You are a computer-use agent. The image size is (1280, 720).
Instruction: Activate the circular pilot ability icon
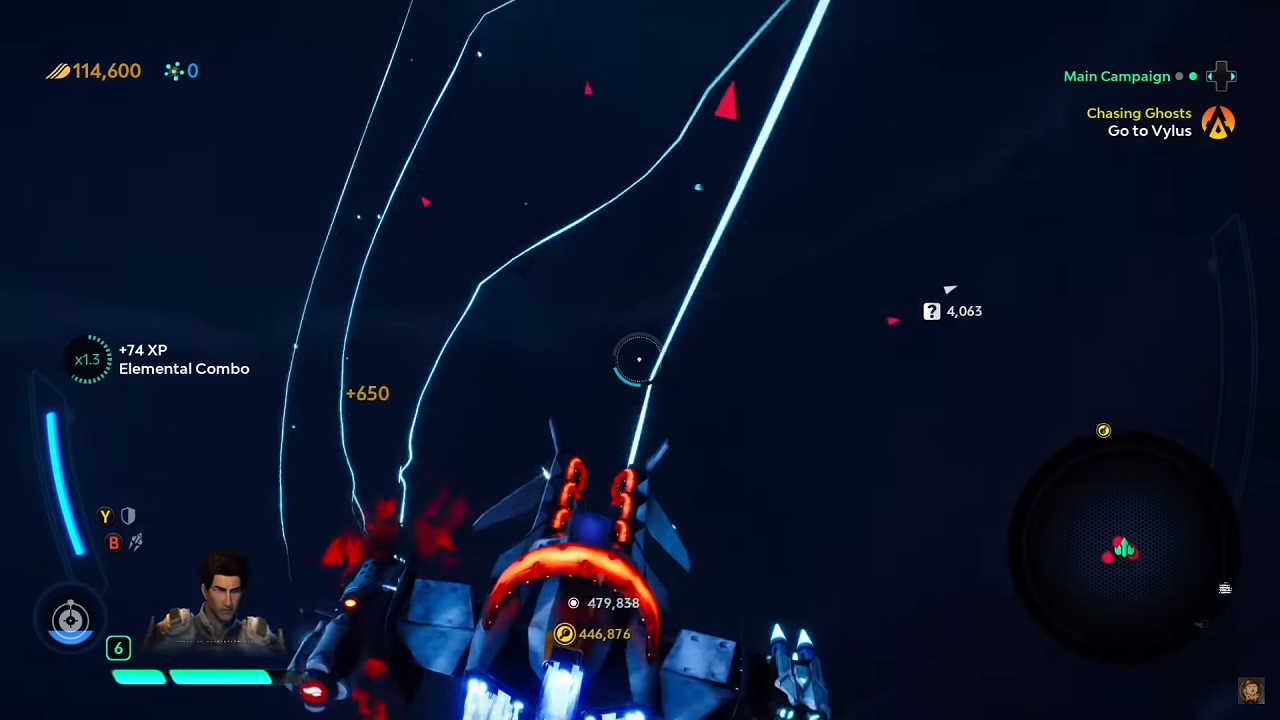70,620
